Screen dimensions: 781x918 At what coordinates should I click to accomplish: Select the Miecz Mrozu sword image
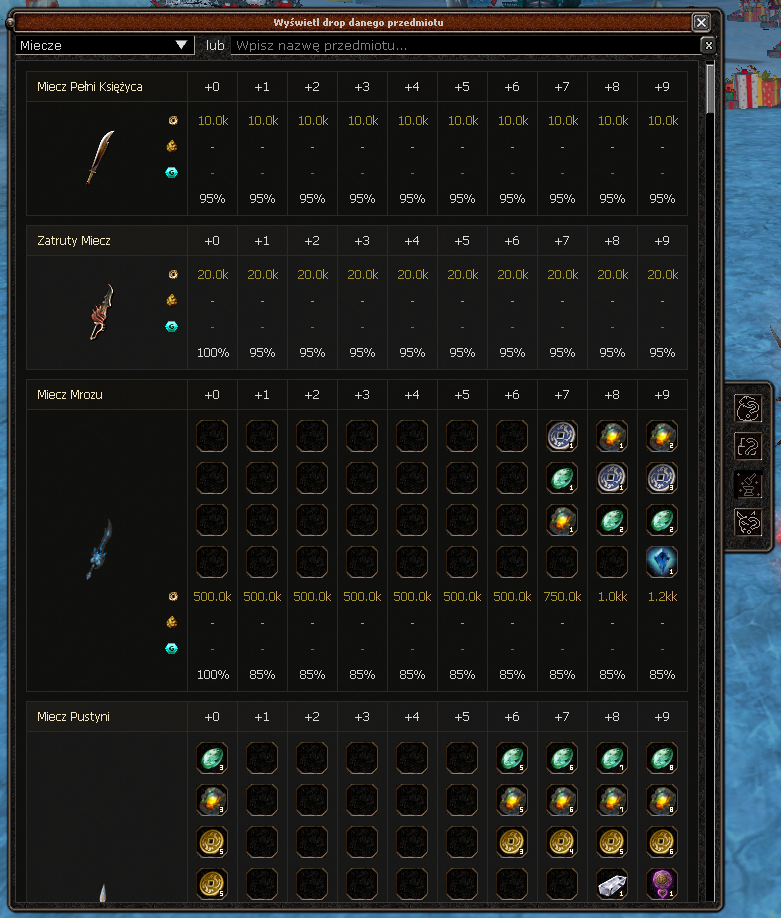pyautogui.click(x=99, y=549)
